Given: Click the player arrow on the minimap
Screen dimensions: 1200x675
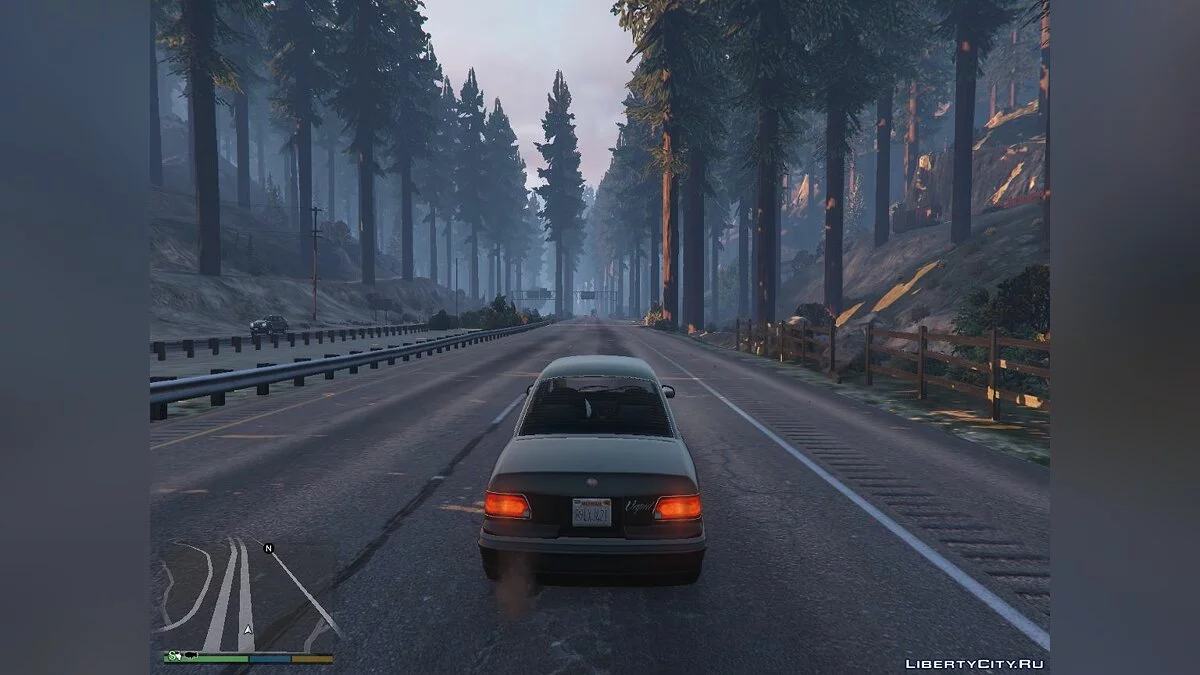Looking at the screenshot, I should tap(246, 631).
